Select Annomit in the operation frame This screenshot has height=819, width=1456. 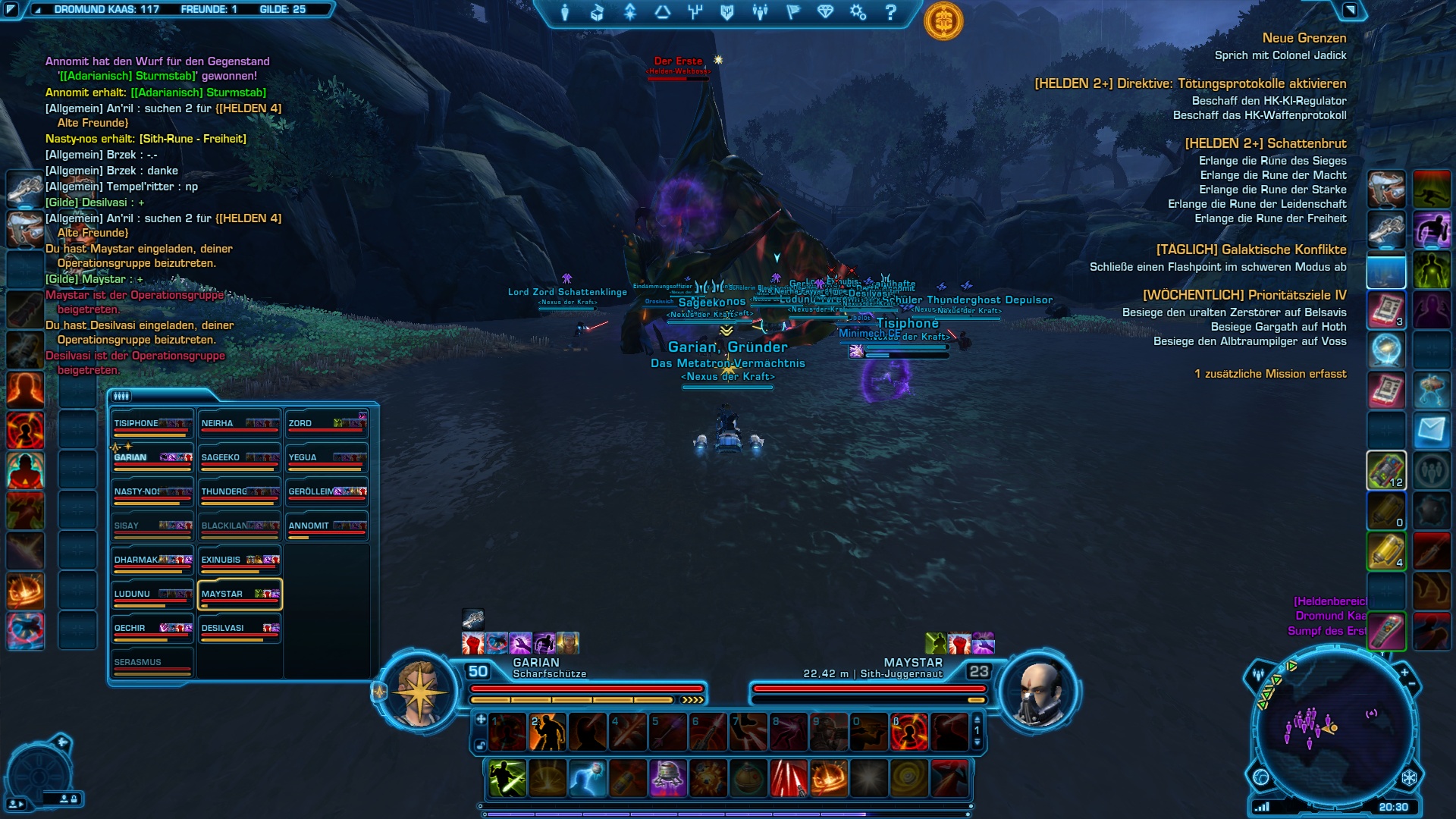point(327,528)
